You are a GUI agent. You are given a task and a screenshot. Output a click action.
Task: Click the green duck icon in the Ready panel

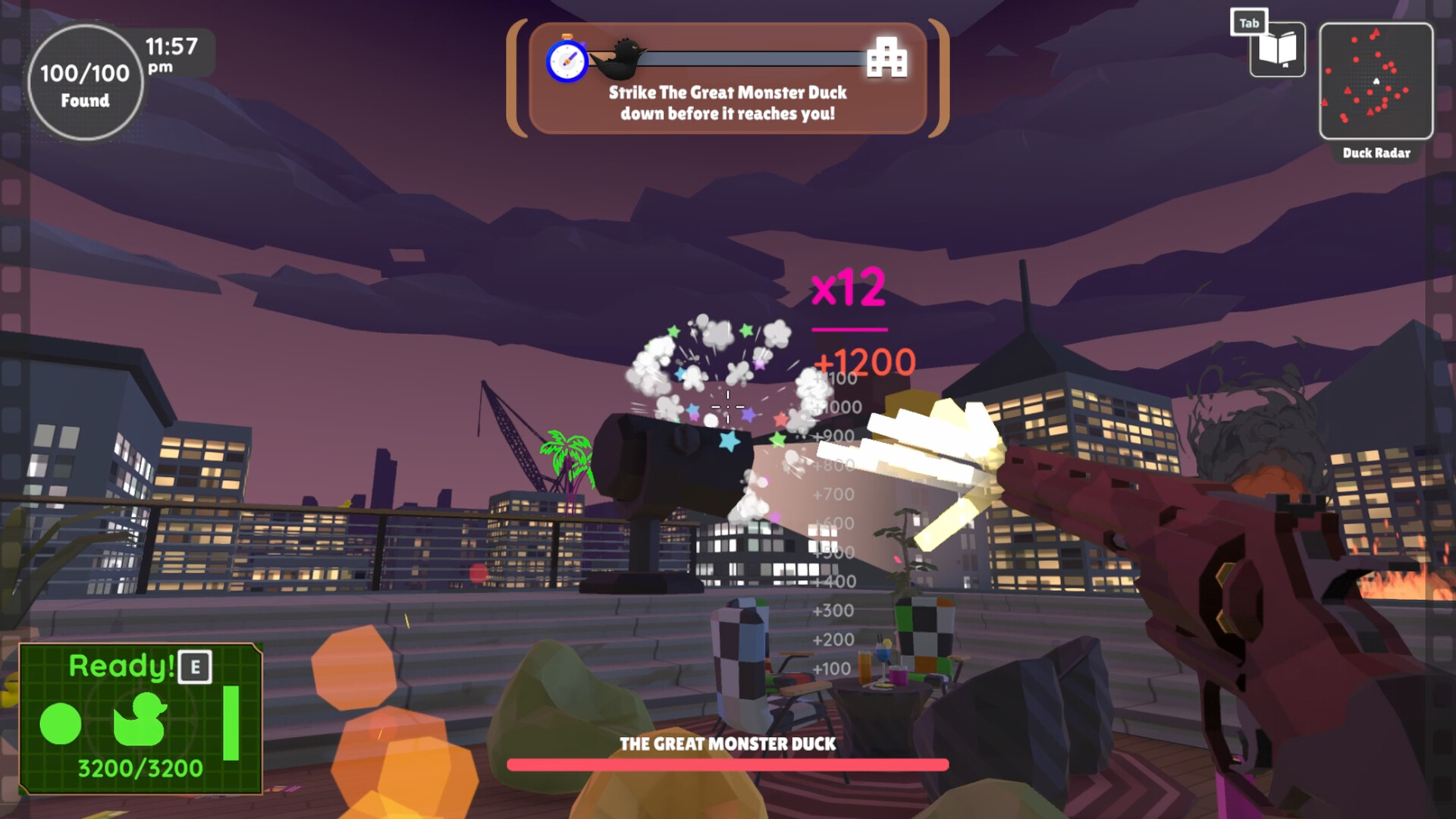pyautogui.click(x=141, y=717)
